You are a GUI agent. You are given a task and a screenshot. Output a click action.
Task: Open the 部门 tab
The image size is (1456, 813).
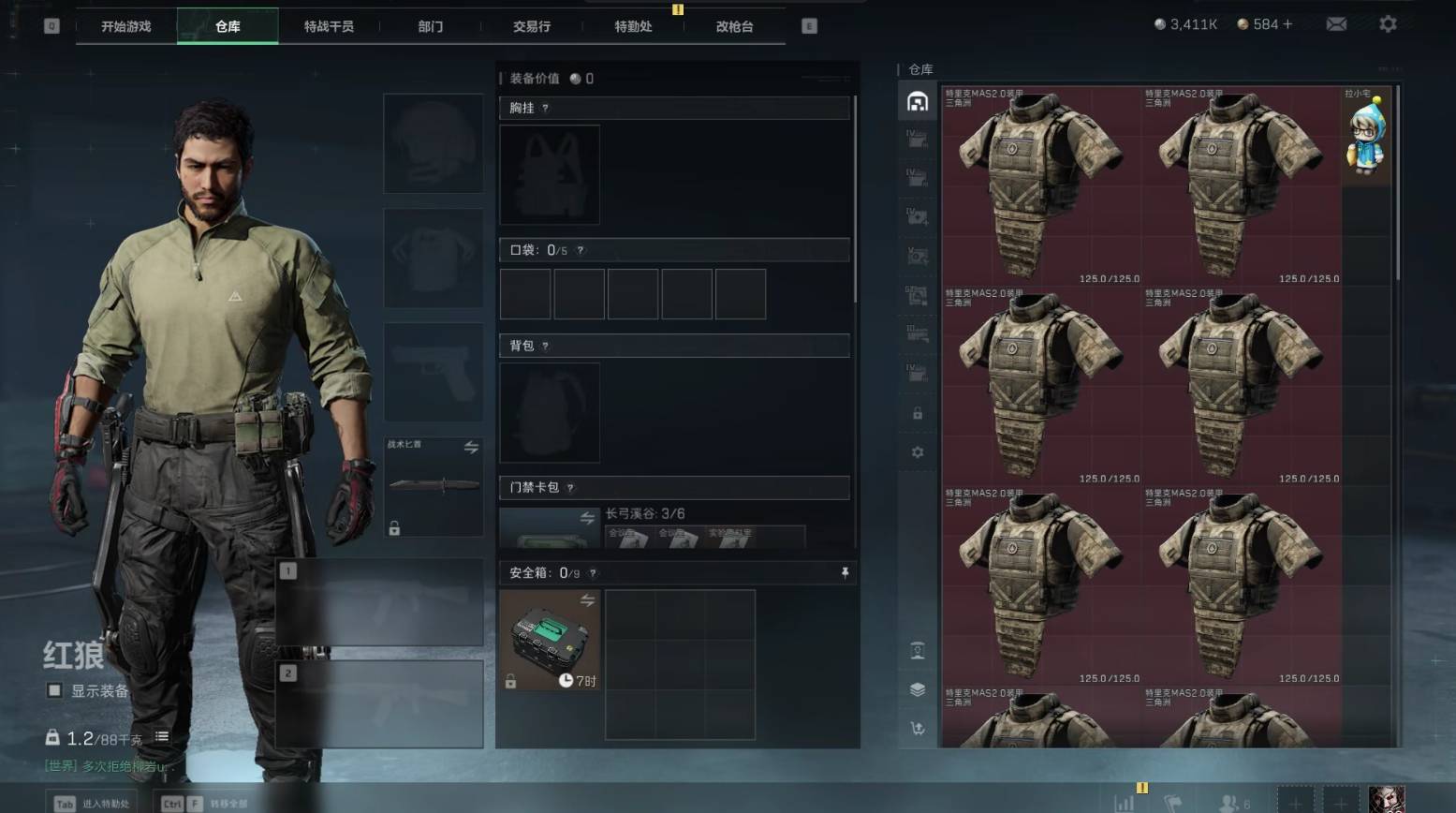[x=430, y=26]
